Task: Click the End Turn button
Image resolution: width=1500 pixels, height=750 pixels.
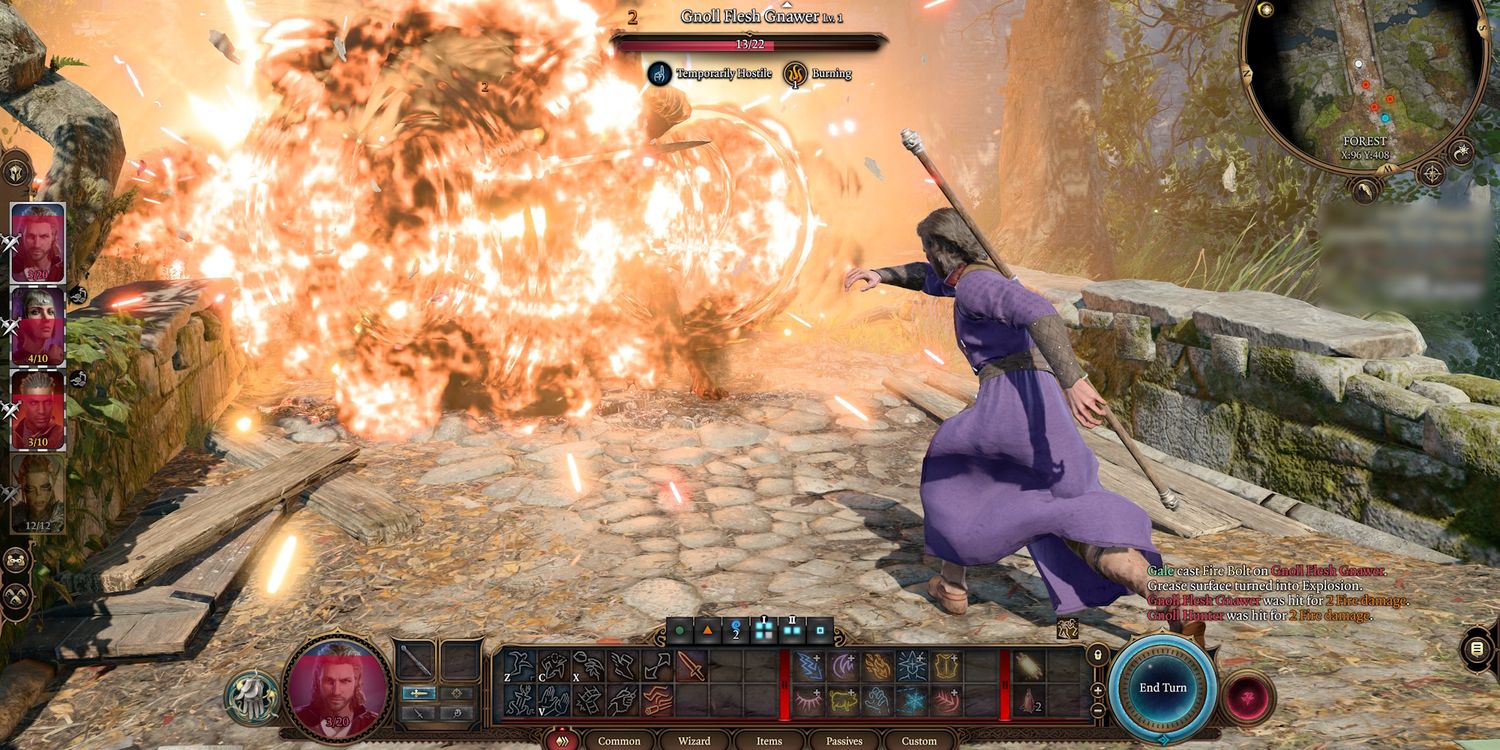Action: 1162,688
